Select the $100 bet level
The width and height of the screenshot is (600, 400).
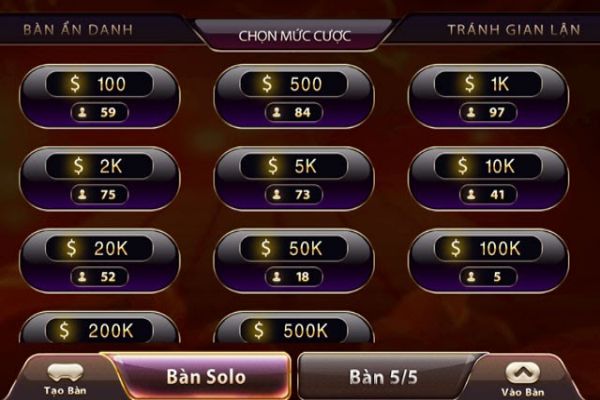pyautogui.click(x=99, y=97)
